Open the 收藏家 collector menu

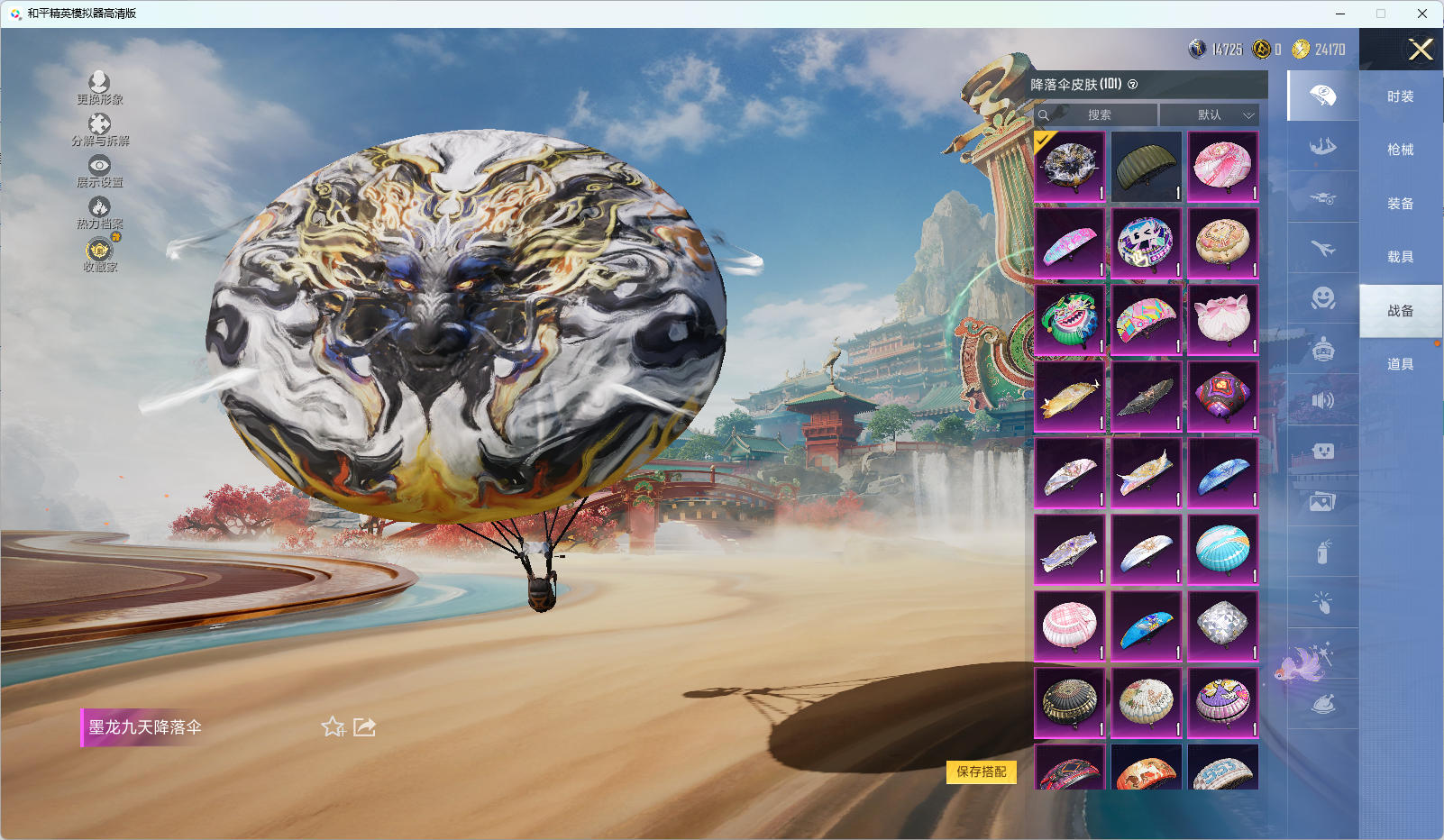point(99,255)
